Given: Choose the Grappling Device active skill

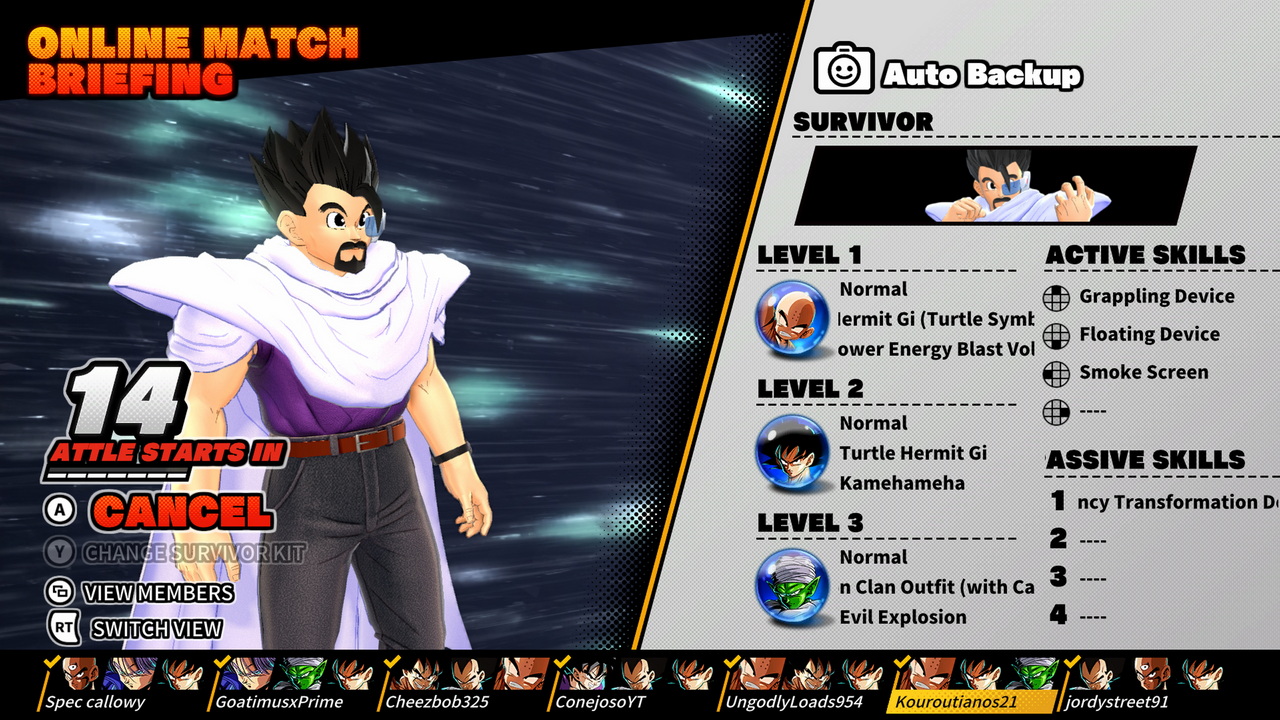Looking at the screenshot, I should pyautogui.click(x=1156, y=296).
